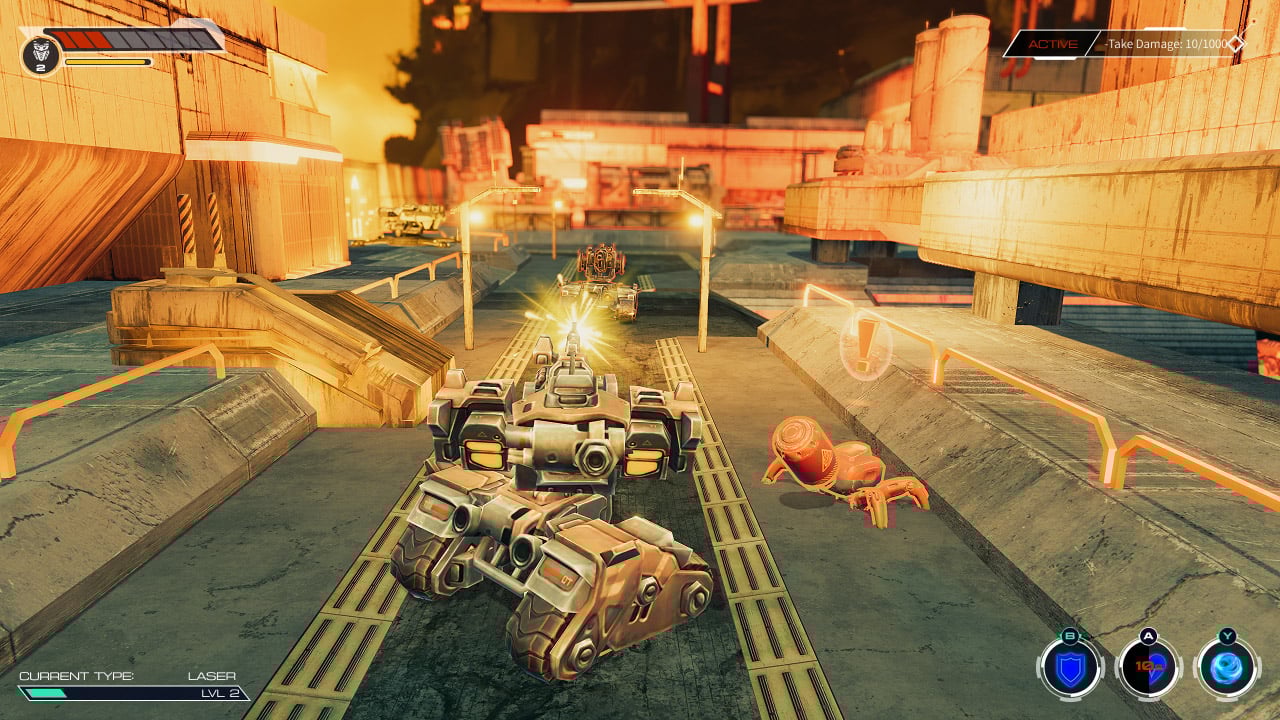Select the B shield ability icon
Viewport: 1280px width, 720px height.
(x=1071, y=668)
